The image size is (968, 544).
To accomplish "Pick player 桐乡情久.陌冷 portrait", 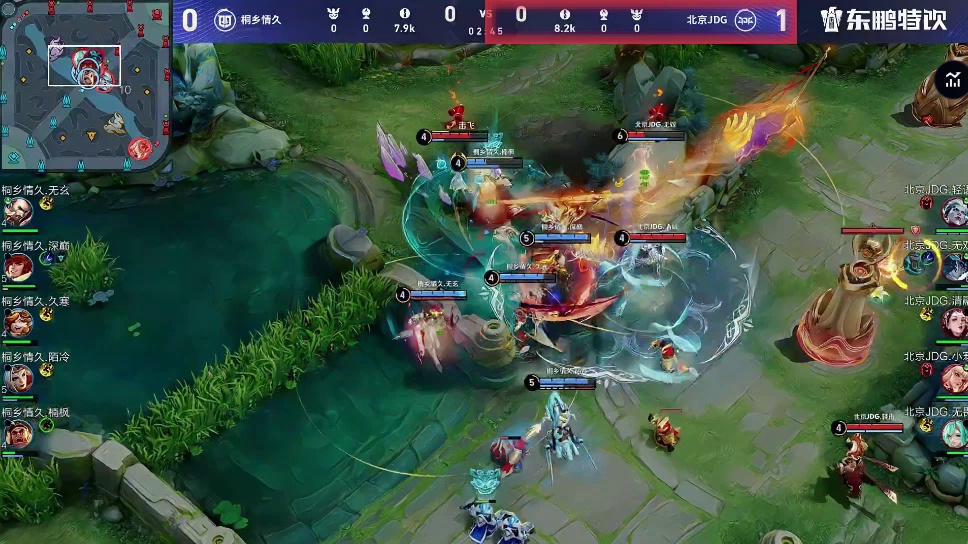I will (x=16, y=378).
